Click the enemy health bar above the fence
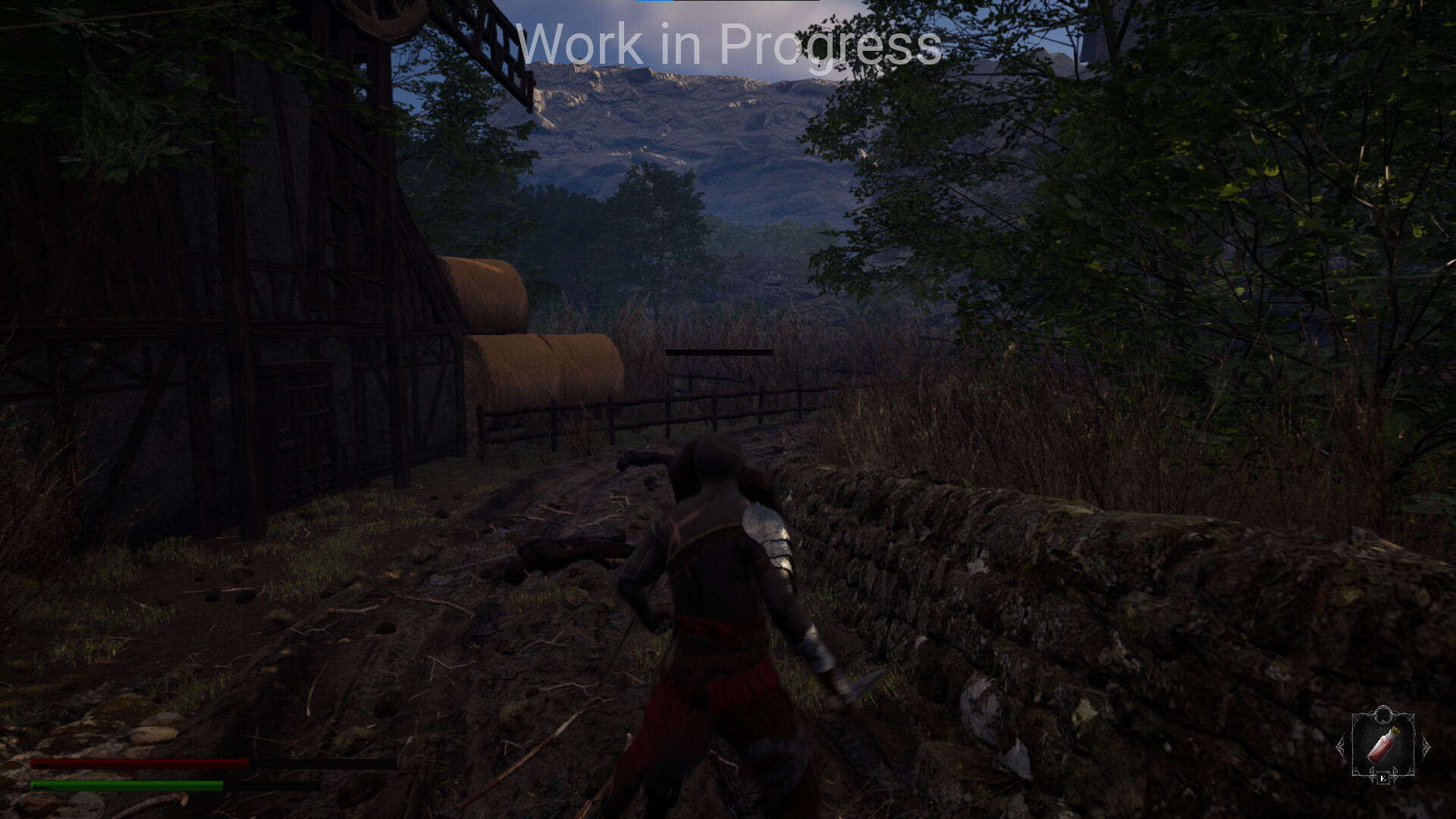1456x819 pixels. pyautogui.click(x=719, y=351)
